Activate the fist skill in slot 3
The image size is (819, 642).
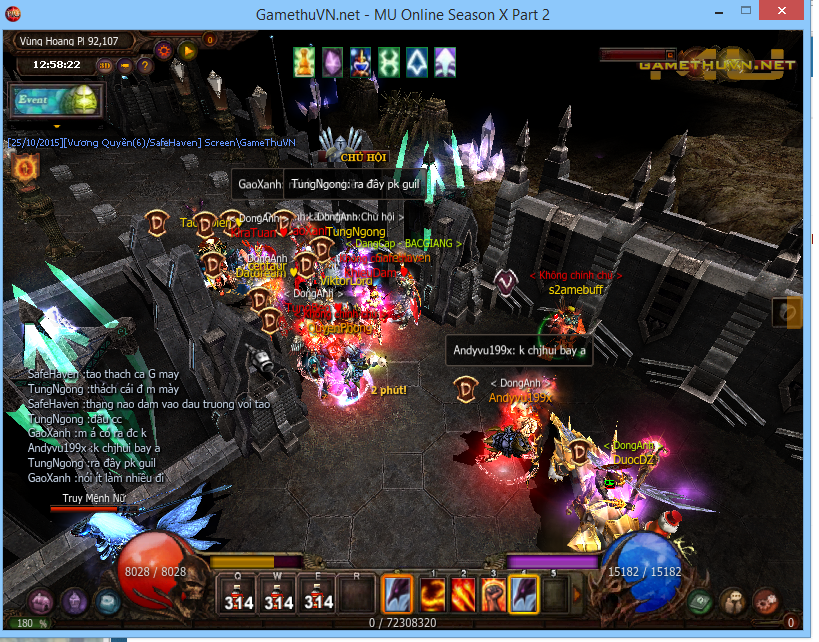click(x=494, y=595)
